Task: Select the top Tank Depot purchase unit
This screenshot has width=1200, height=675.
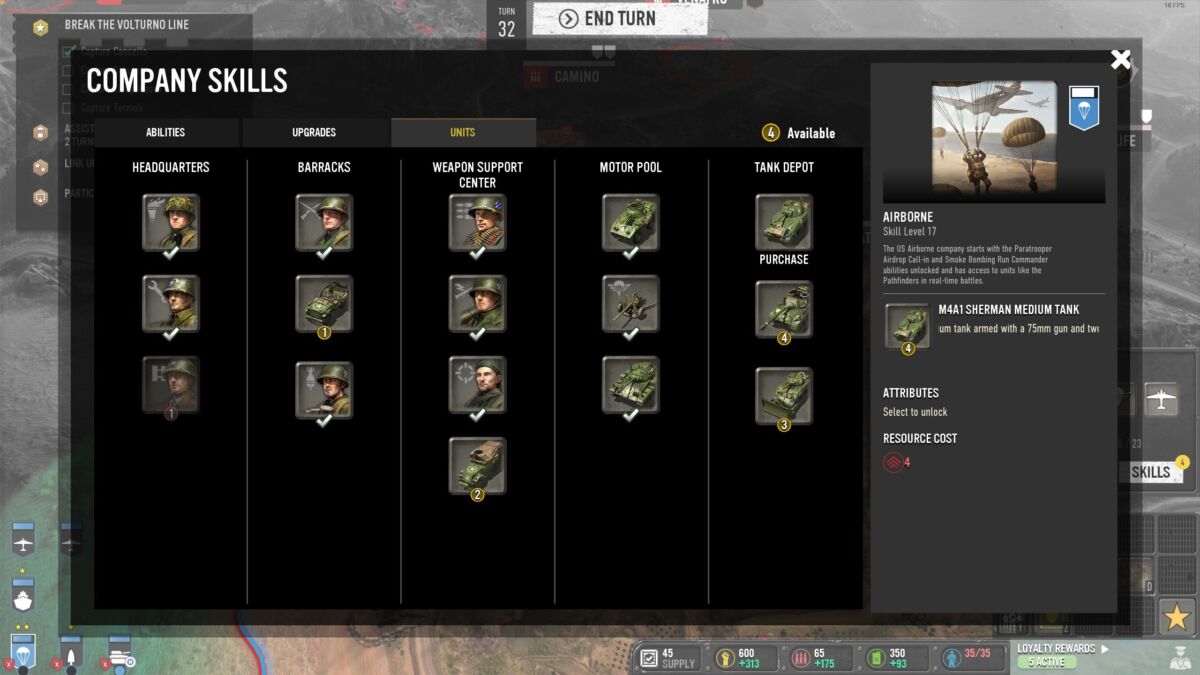Action: tap(783, 222)
